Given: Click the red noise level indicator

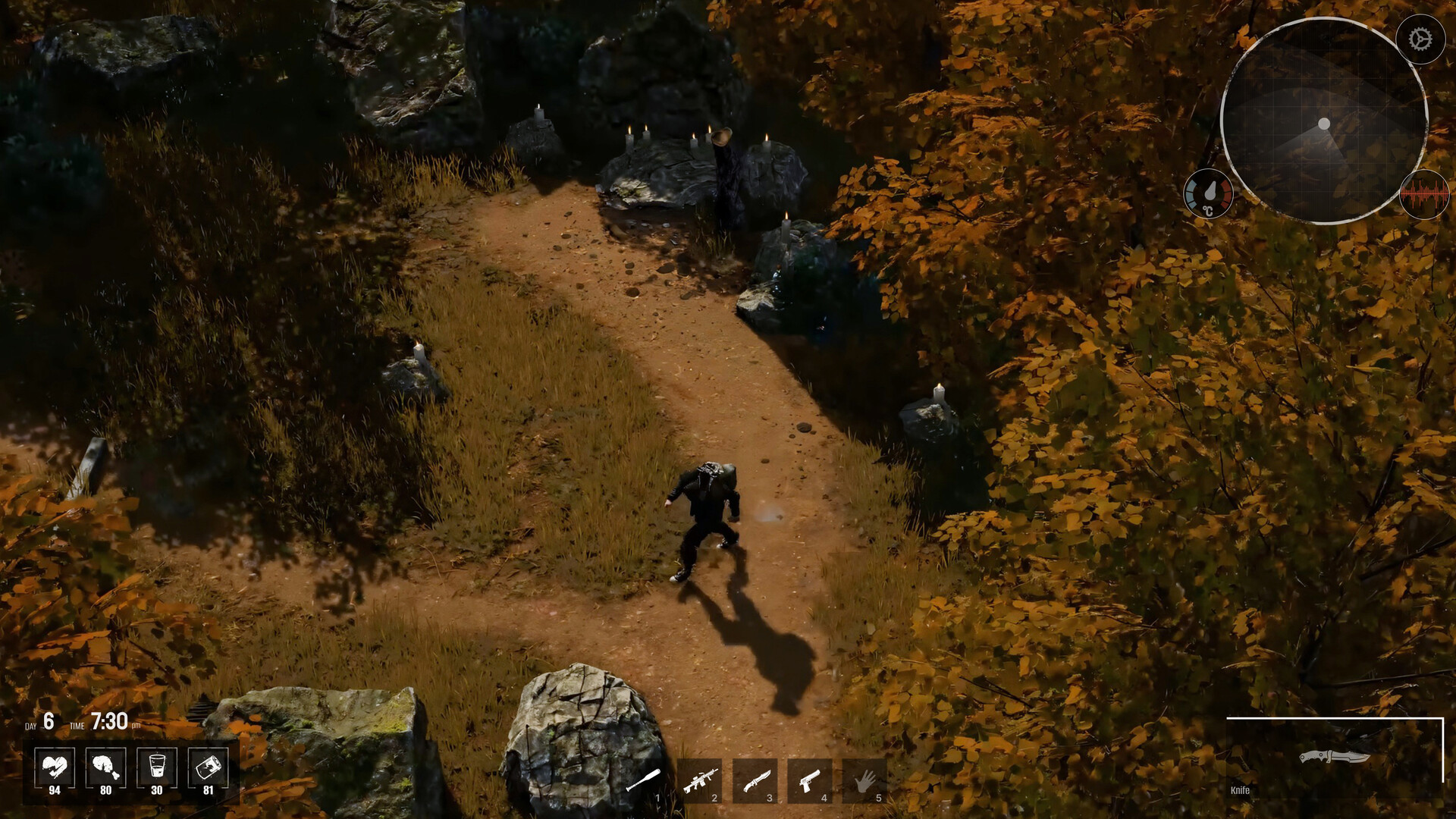Looking at the screenshot, I should (x=1424, y=195).
